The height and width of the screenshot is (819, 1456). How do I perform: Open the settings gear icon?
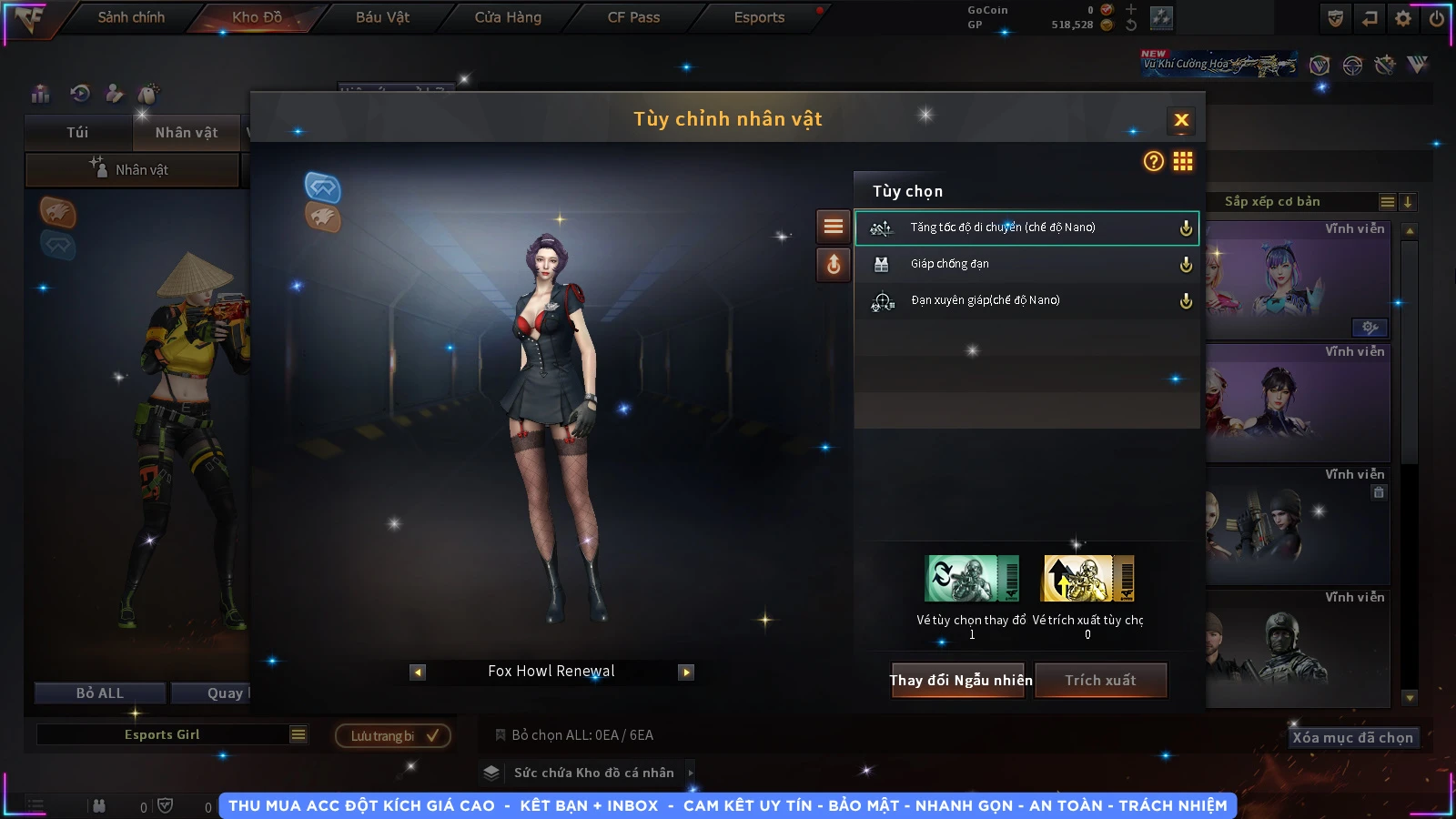[1403, 18]
